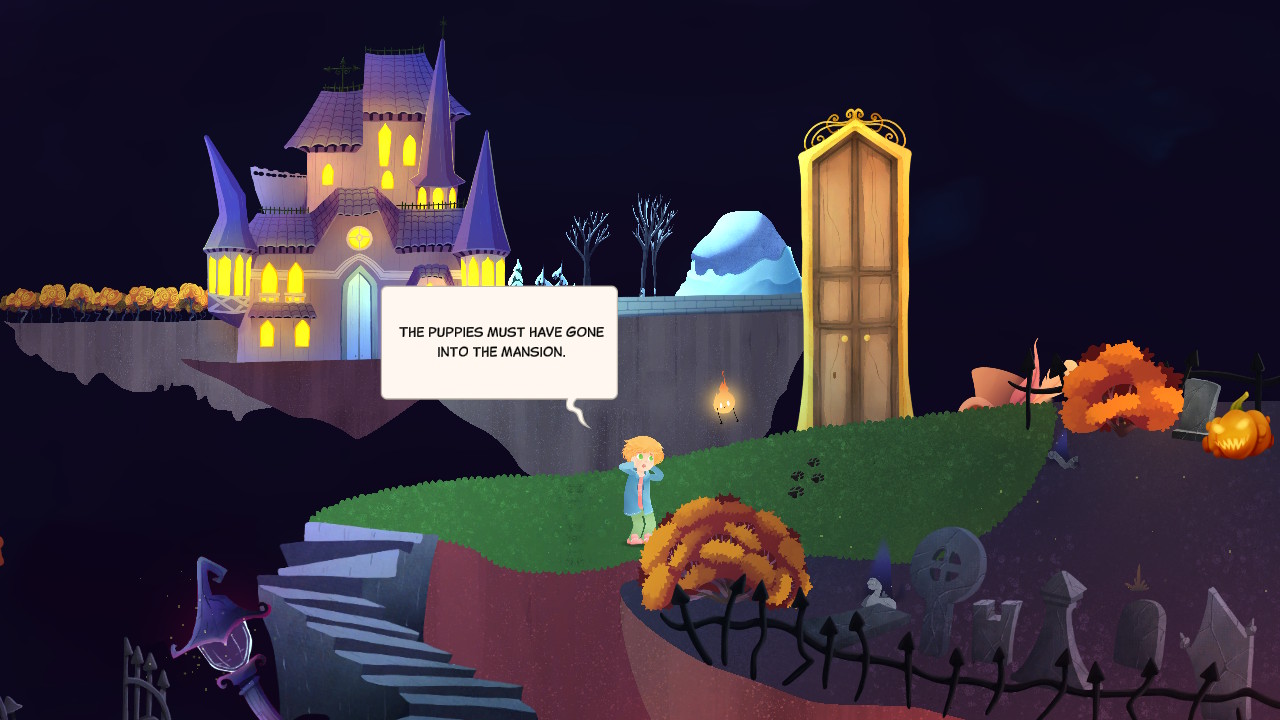1280x720 pixels.
Task: Click the puppies speech bubble to continue
Action: coord(499,343)
